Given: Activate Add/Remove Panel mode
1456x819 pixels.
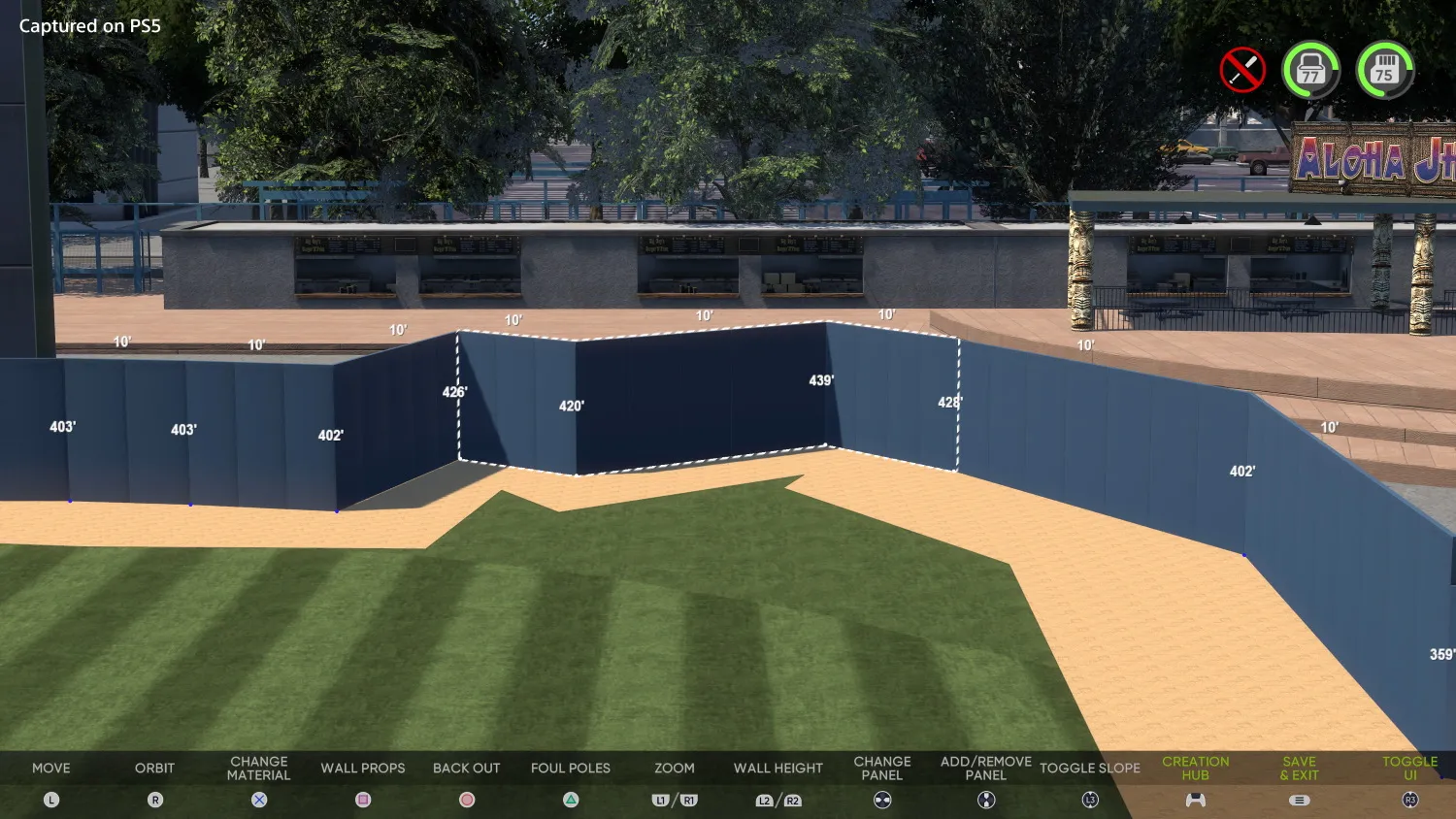Looking at the screenshot, I should pos(984,768).
